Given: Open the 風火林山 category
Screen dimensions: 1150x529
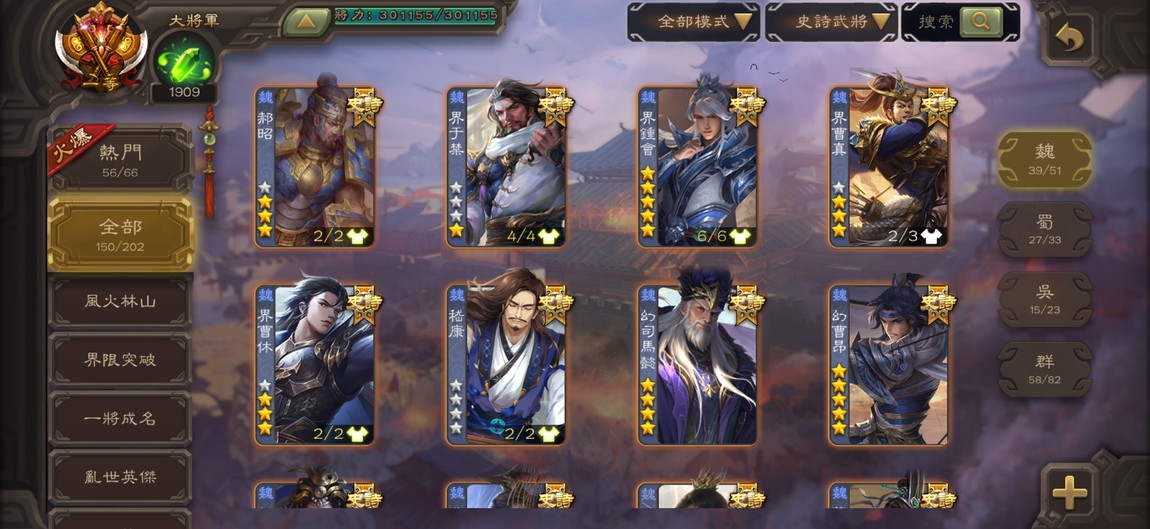Looking at the screenshot, I should (x=120, y=302).
